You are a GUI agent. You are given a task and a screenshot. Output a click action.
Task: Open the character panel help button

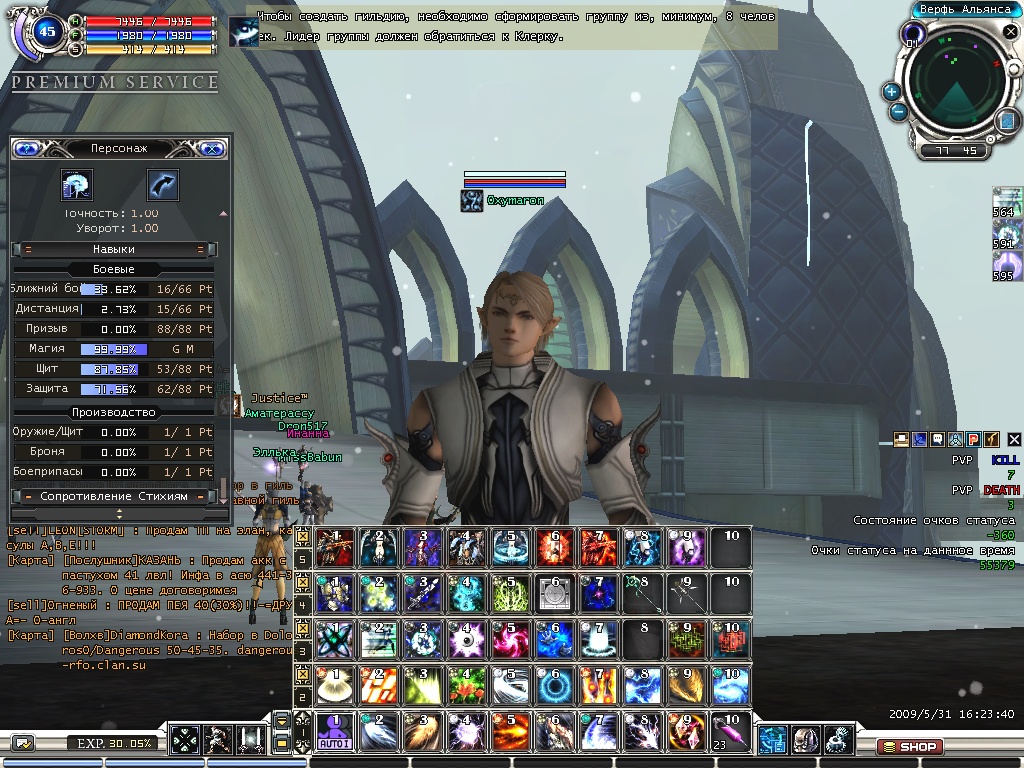(27, 148)
